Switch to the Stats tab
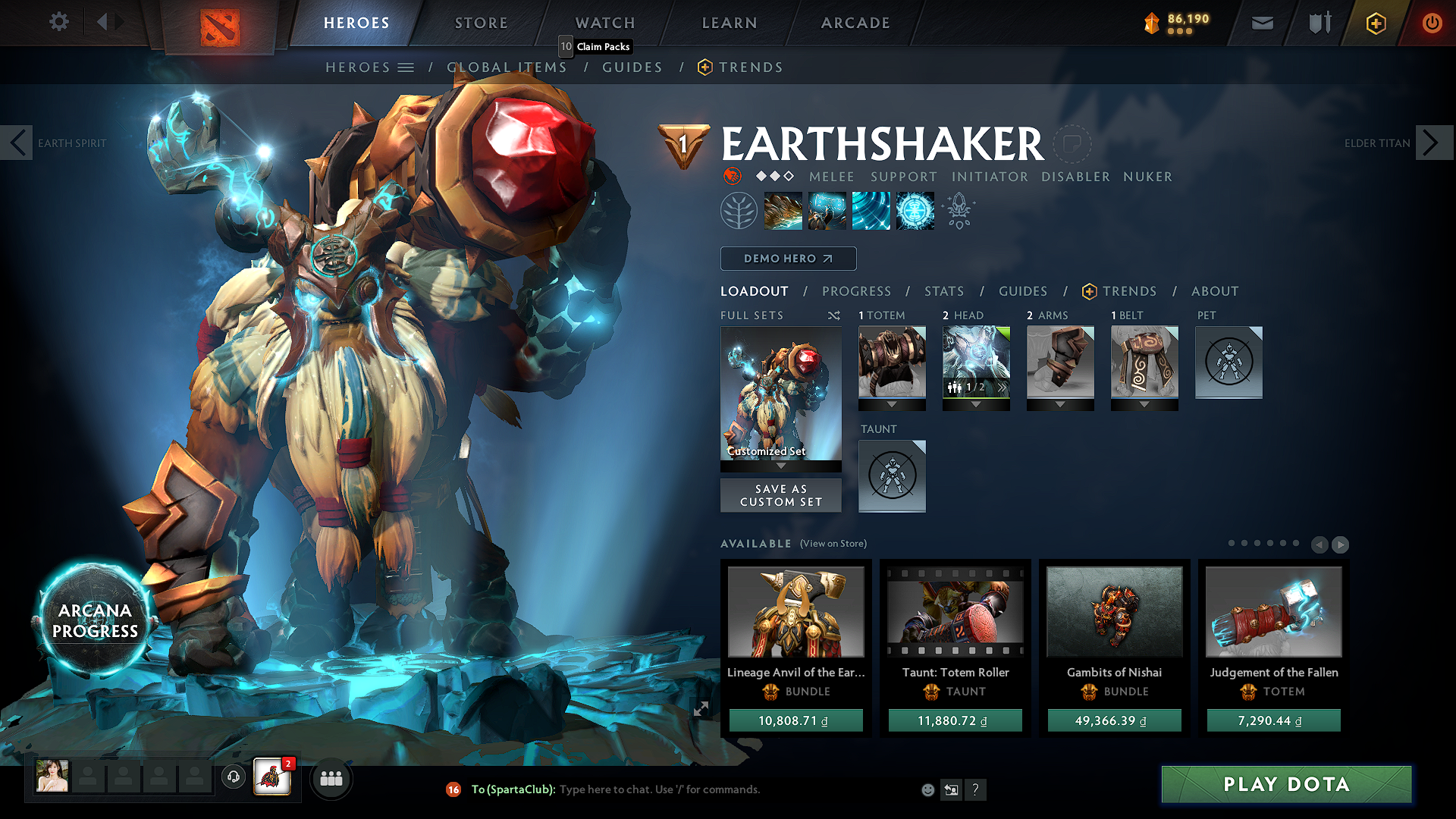 coord(943,290)
